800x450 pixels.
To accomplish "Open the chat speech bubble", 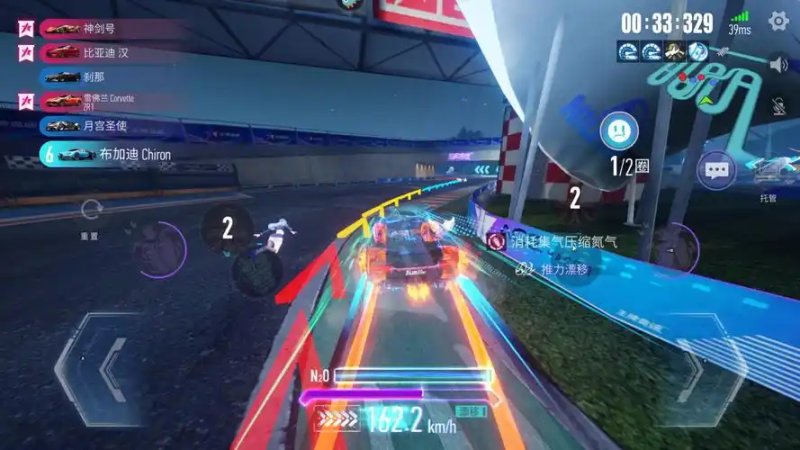I will click(716, 170).
